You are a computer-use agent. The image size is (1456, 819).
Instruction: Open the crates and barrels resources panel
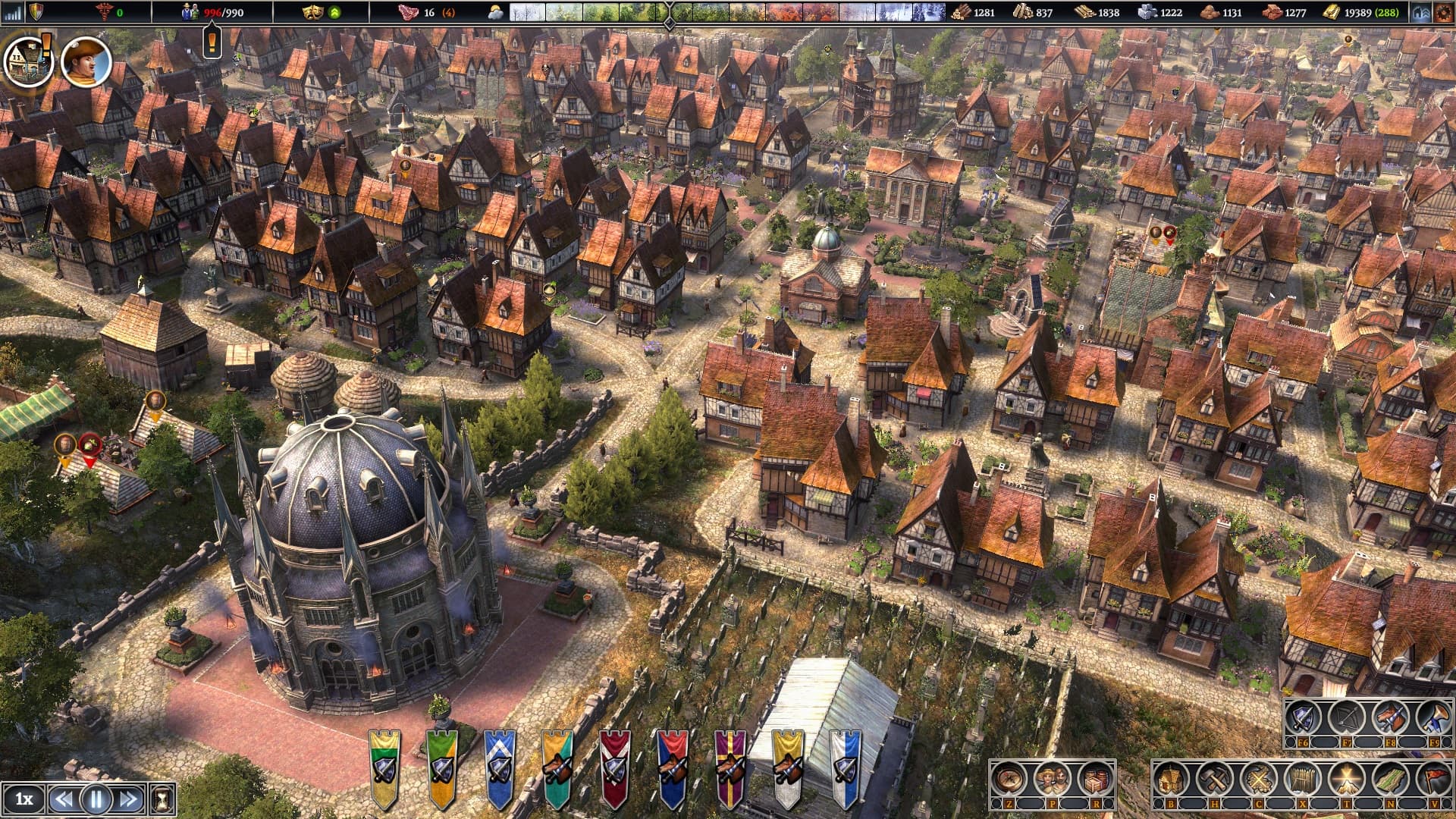tap(1096, 779)
